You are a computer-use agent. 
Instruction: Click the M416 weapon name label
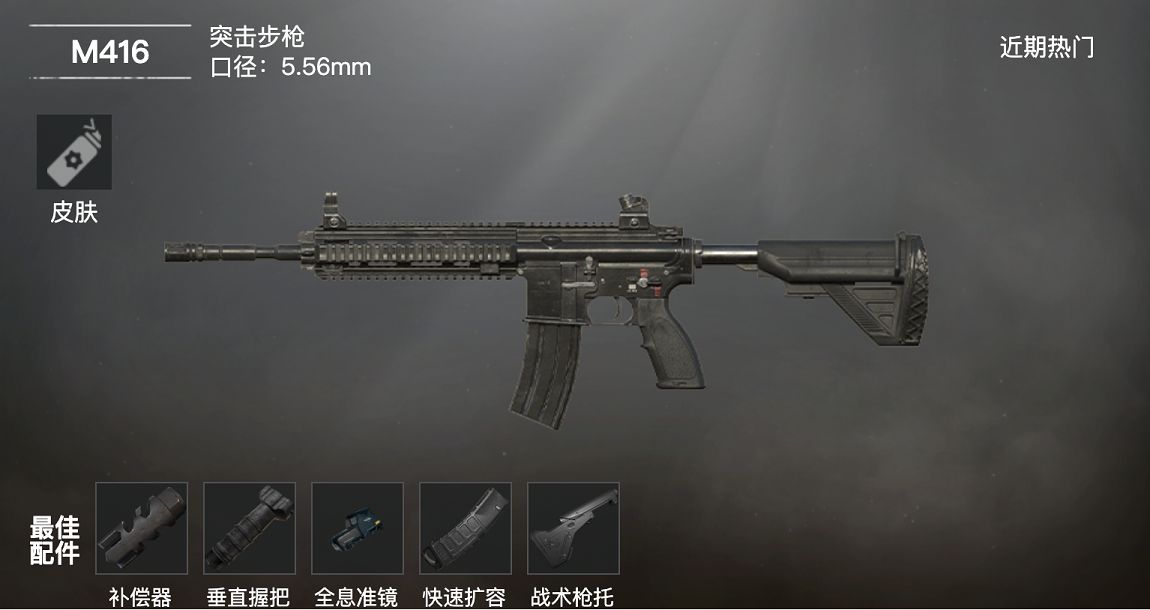(x=110, y=52)
